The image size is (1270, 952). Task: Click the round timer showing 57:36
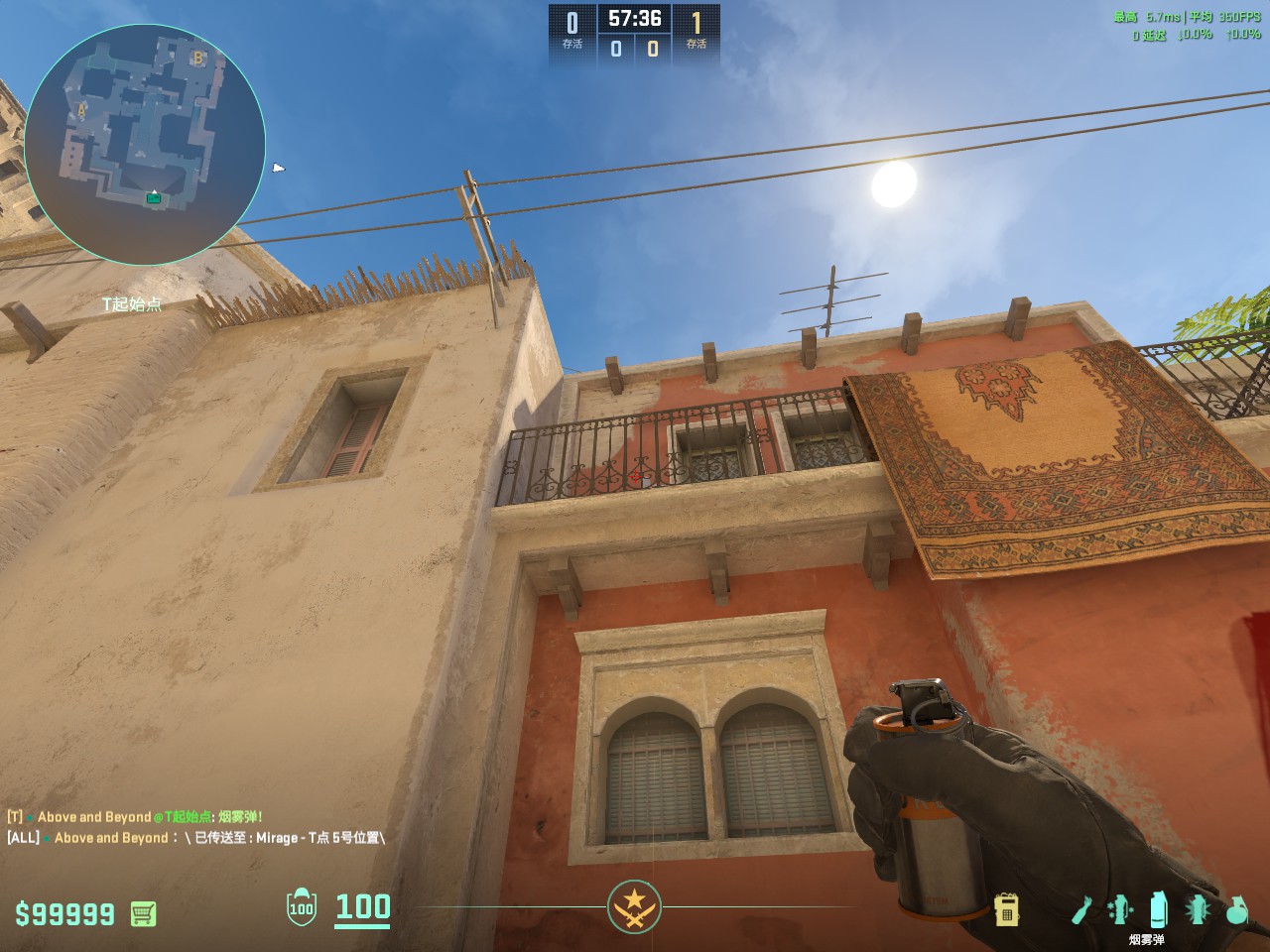tap(636, 16)
